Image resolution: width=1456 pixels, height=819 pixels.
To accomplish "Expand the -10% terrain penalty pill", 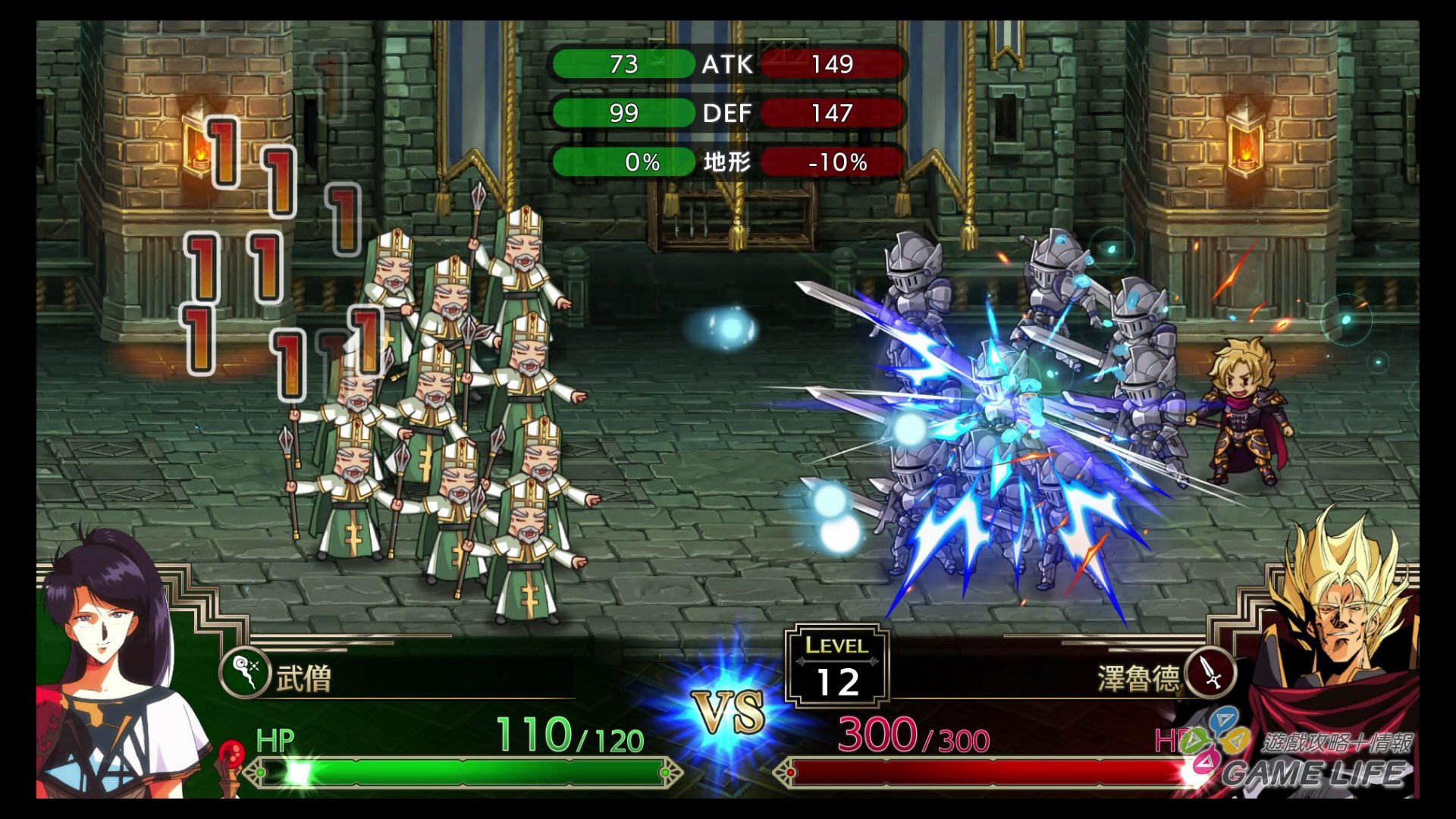I will [833, 161].
